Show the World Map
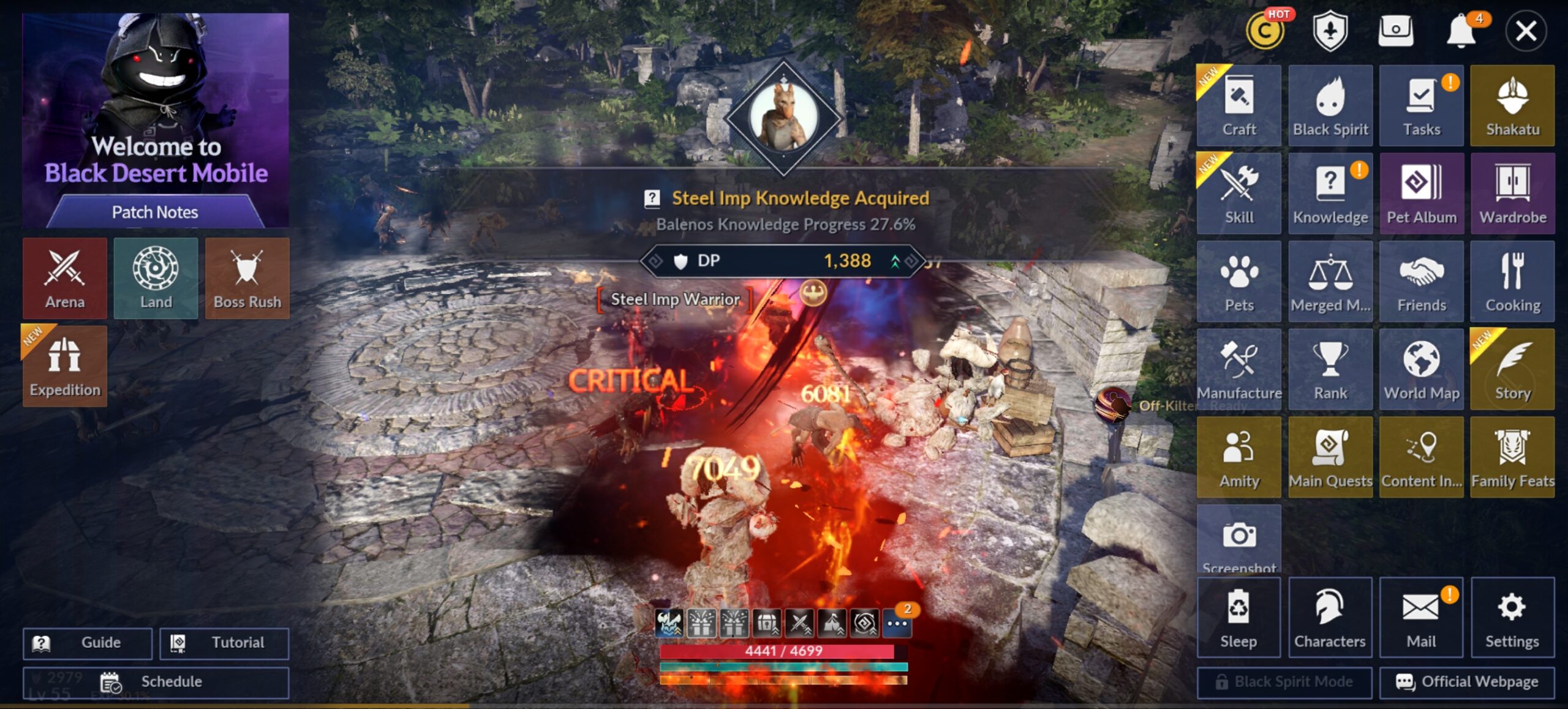Screen dimensions: 1568x709 click(1421, 369)
